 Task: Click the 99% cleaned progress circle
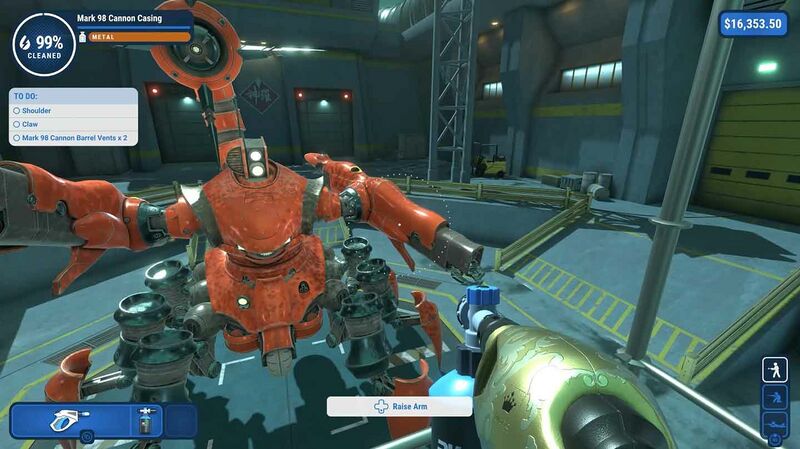(42, 44)
